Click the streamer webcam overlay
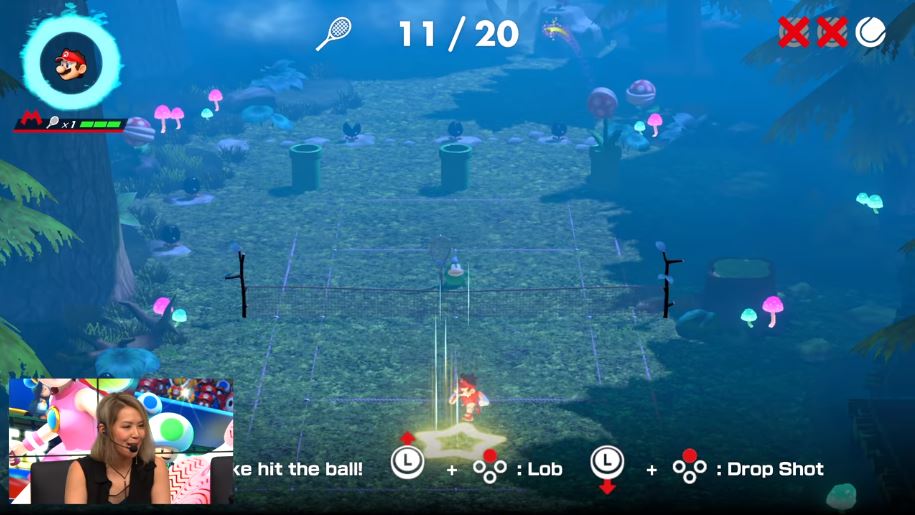 pyautogui.click(x=121, y=440)
